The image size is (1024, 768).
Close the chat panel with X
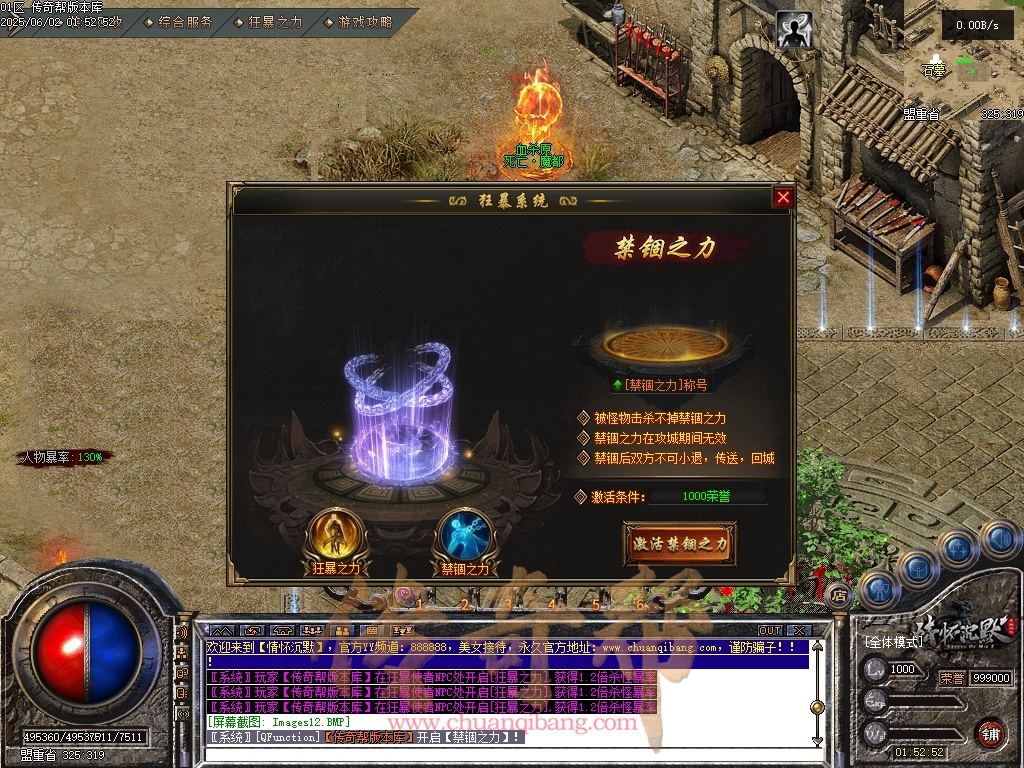[x=797, y=631]
